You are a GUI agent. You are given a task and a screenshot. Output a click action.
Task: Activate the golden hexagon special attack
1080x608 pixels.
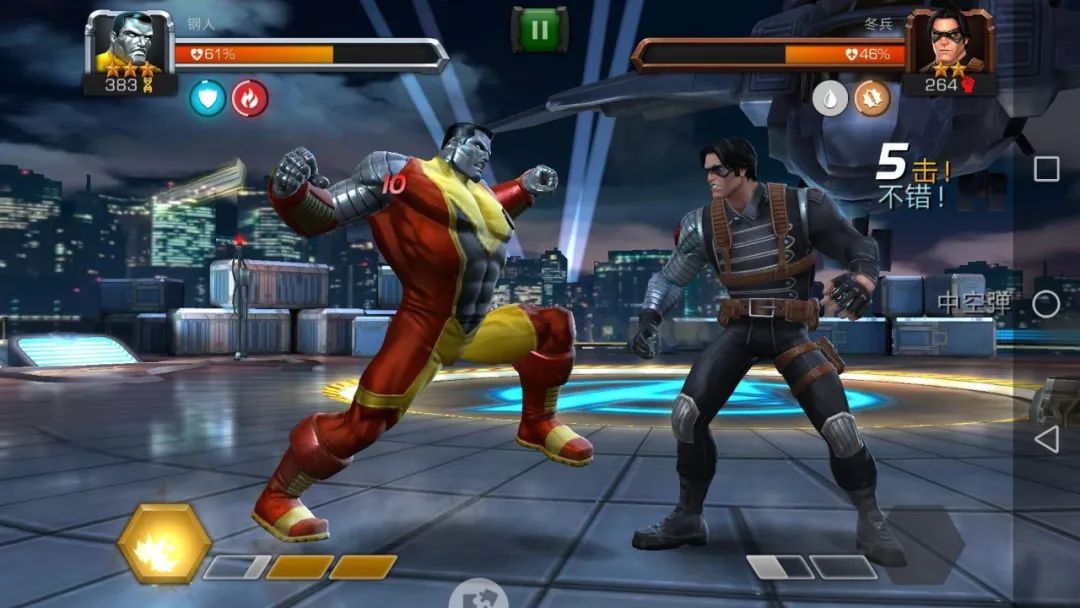pos(164,544)
